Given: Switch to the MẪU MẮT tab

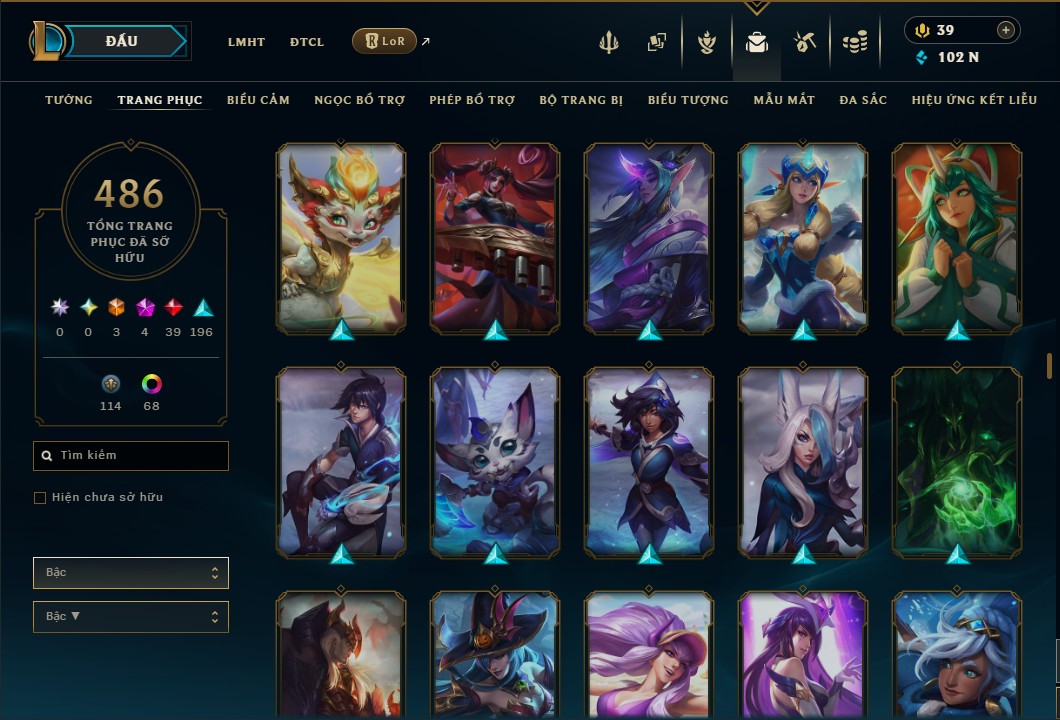Looking at the screenshot, I should pos(784,100).
